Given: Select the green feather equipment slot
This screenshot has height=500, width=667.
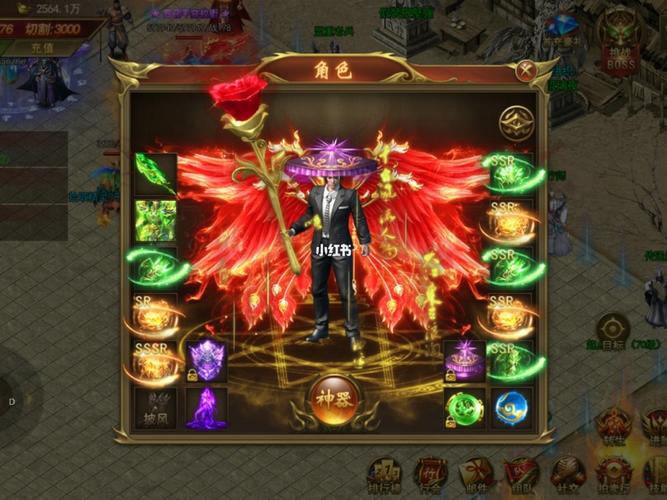Looking at the screenshot, I should (156, 173).
